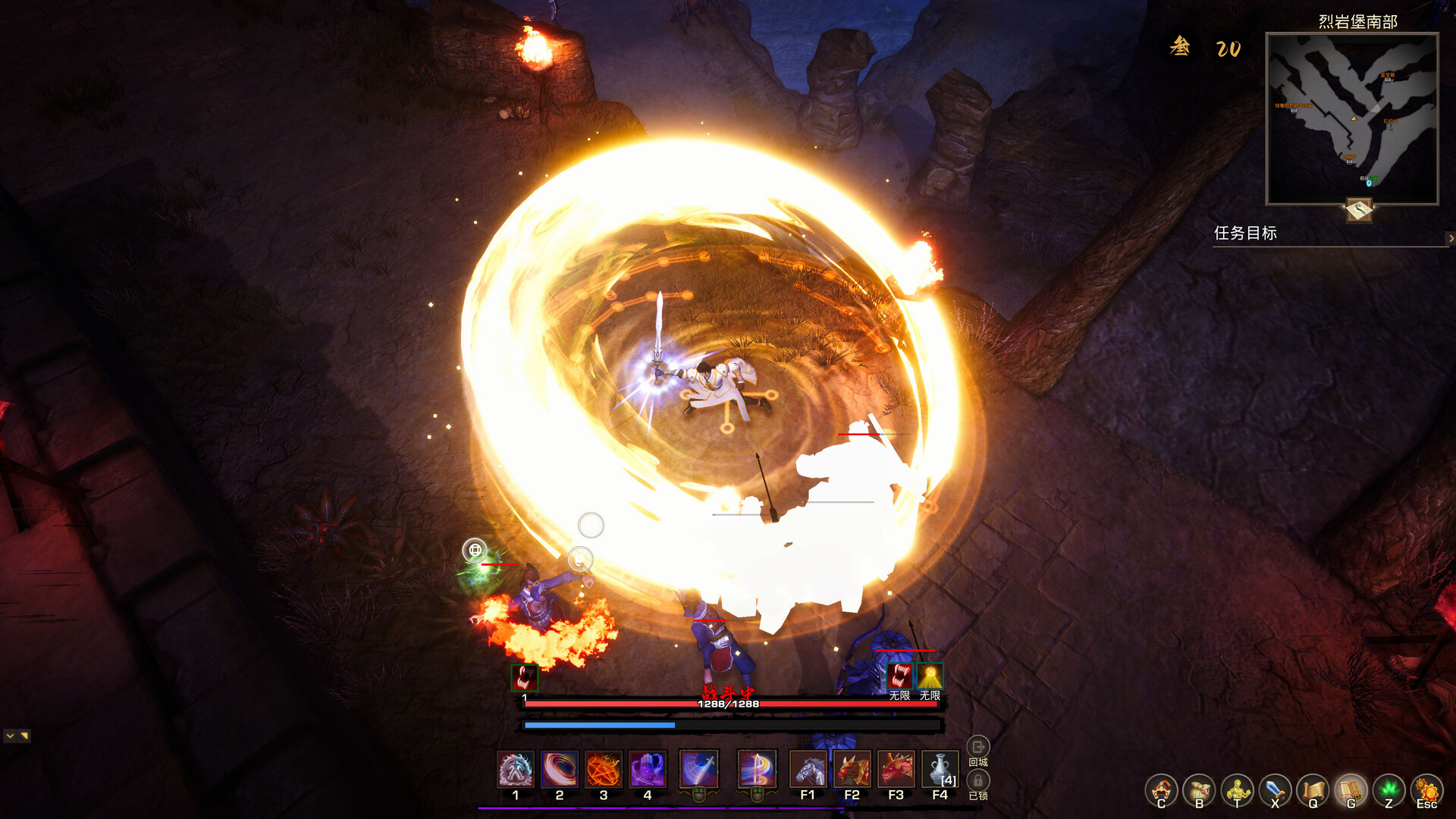1456x819 pixels.
Task: Open the quest parchment scroll icon
Action: 1313,791
